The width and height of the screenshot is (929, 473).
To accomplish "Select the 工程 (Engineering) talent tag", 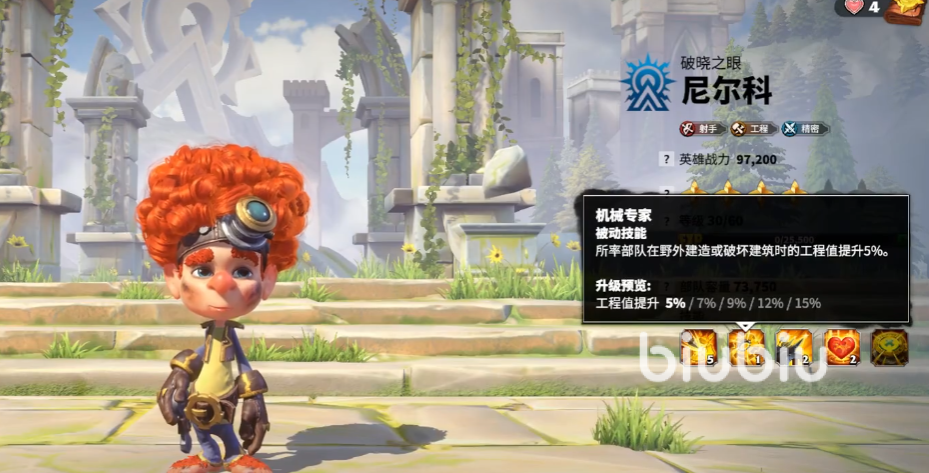I will [753, 128].
